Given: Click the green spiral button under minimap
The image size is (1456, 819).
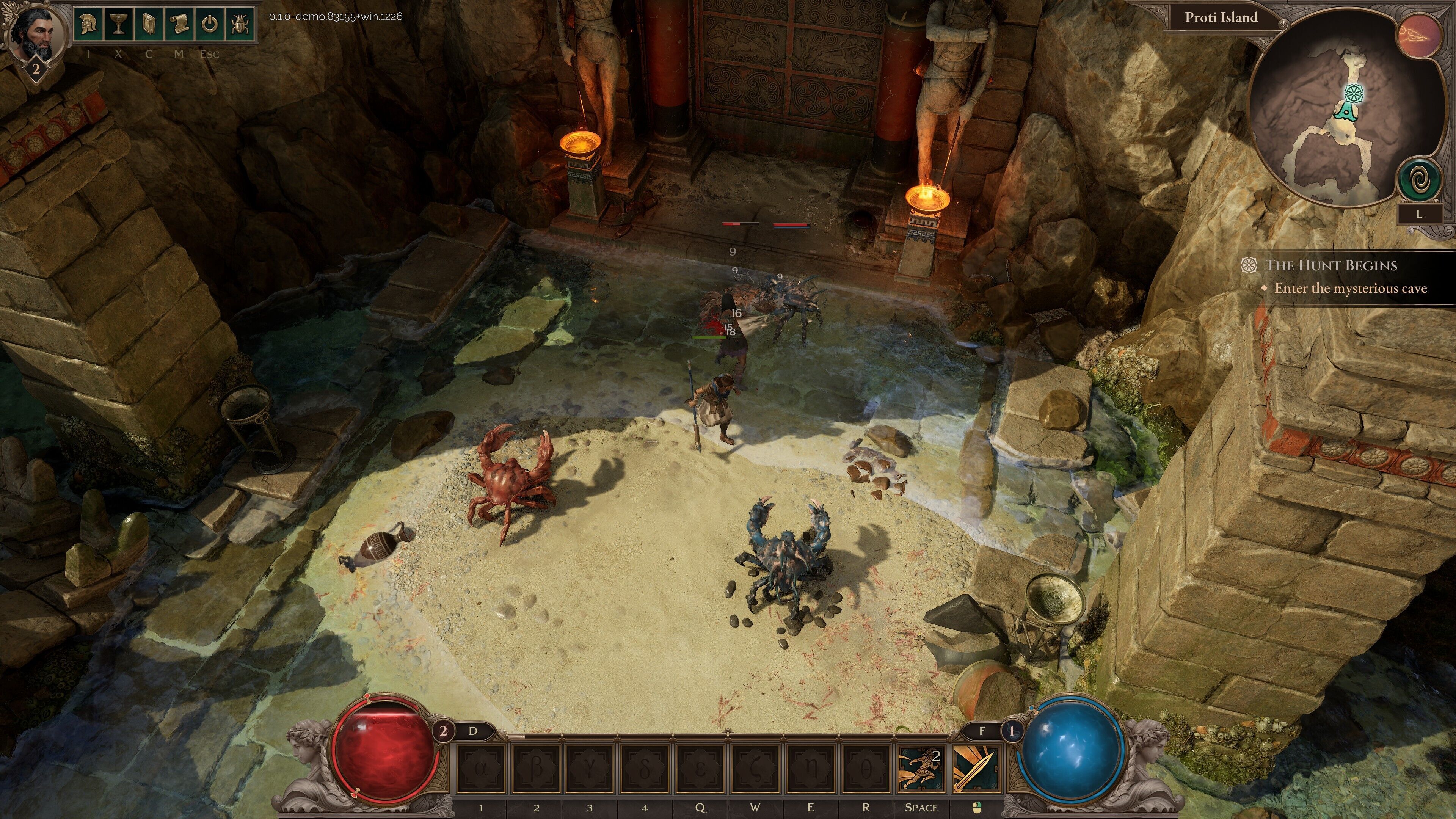Looking at the screenshot, I should click(x=1419, y=180).
